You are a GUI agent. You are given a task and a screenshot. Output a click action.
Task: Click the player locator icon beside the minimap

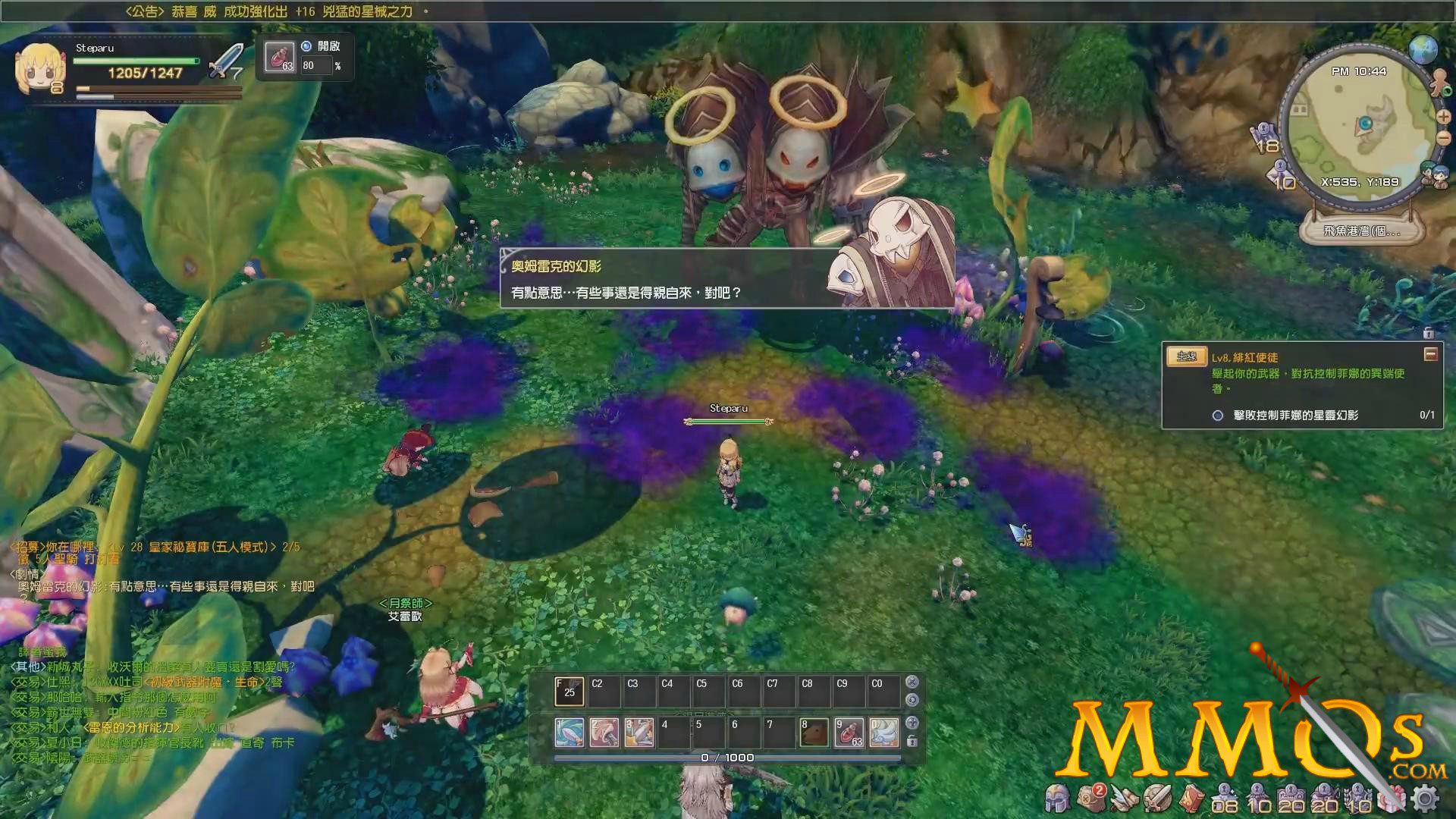(x=1439, y=82)
